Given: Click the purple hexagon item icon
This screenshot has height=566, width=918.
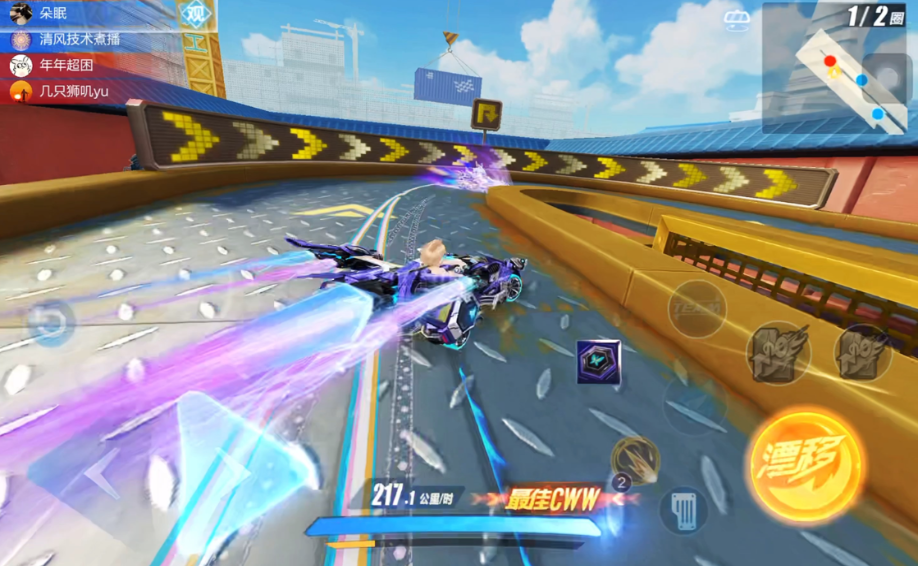Looking at the screenshot, I should pyautogui.click(x=598, y=361).
